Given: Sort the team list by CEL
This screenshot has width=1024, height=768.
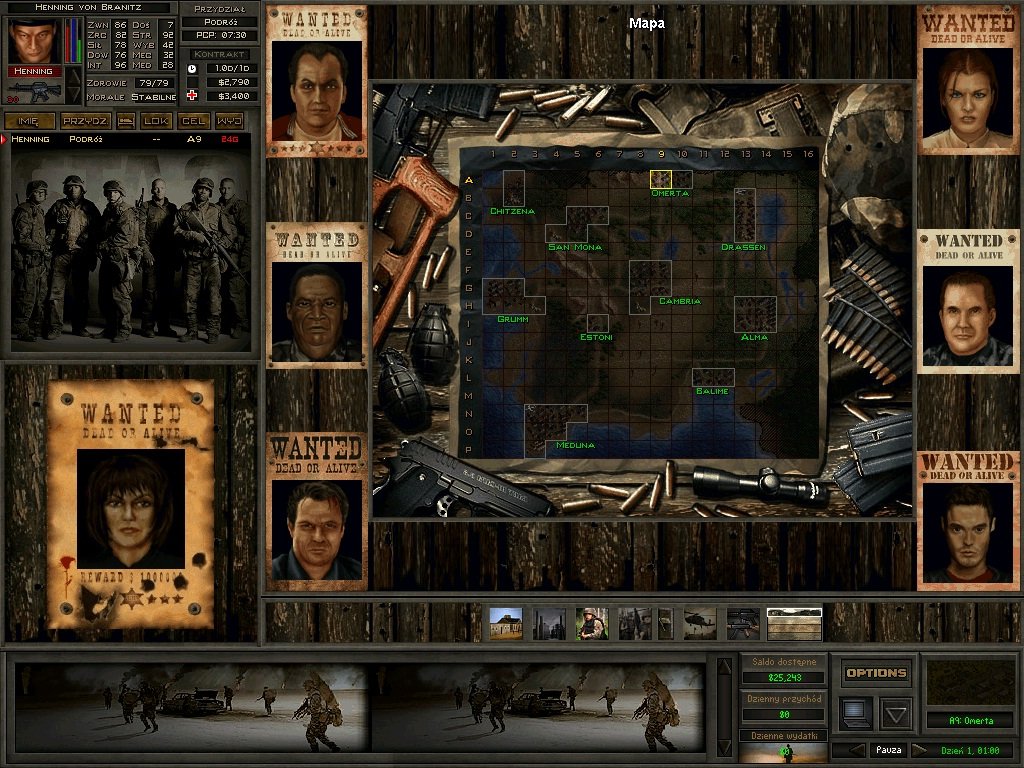Looking at the screenshot, I should pyautogui.click(x=193, y=121).
